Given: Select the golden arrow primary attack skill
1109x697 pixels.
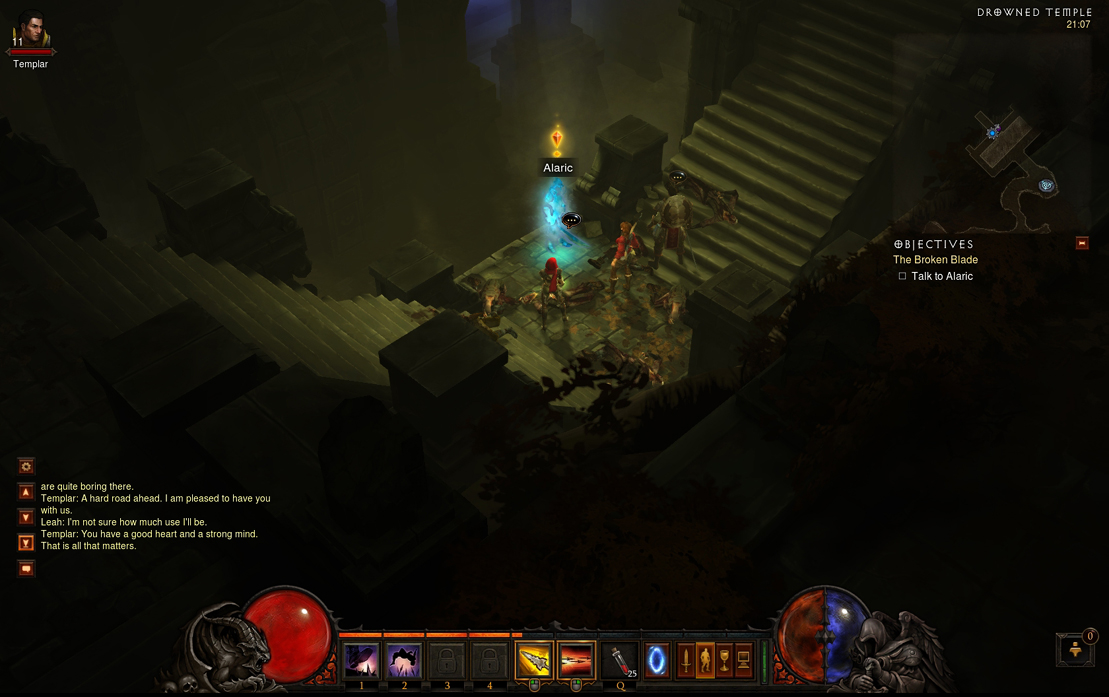Looking at the screenshot, I should (534, 661).
